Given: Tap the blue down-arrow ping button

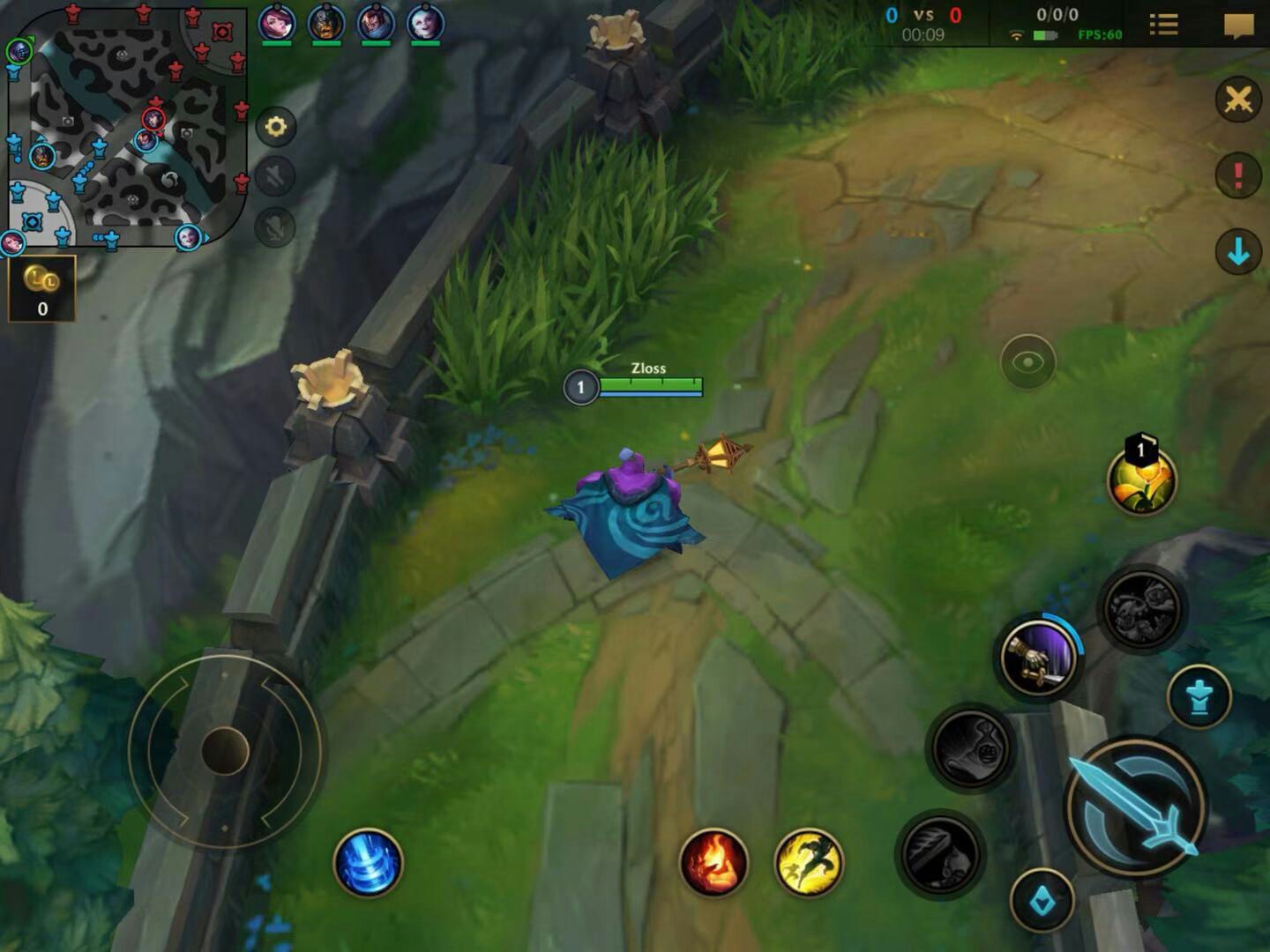Looking at the screenshot, I should 1238,252.
